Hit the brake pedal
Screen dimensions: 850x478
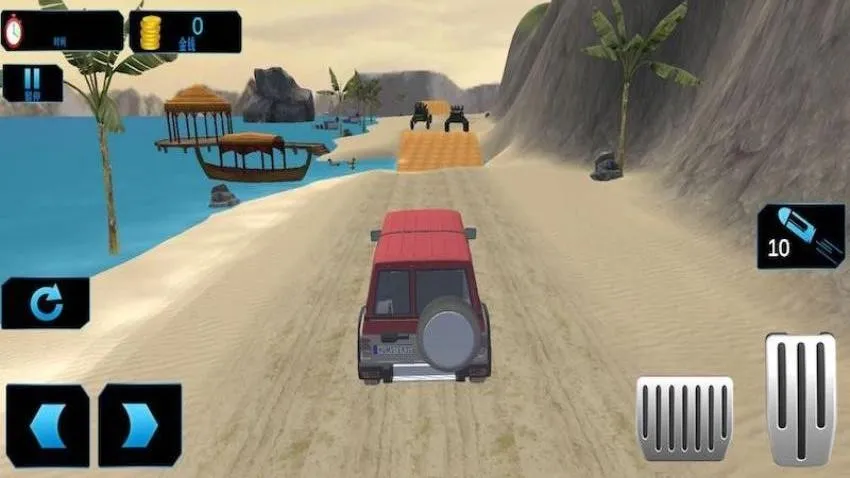pos(684,418)
